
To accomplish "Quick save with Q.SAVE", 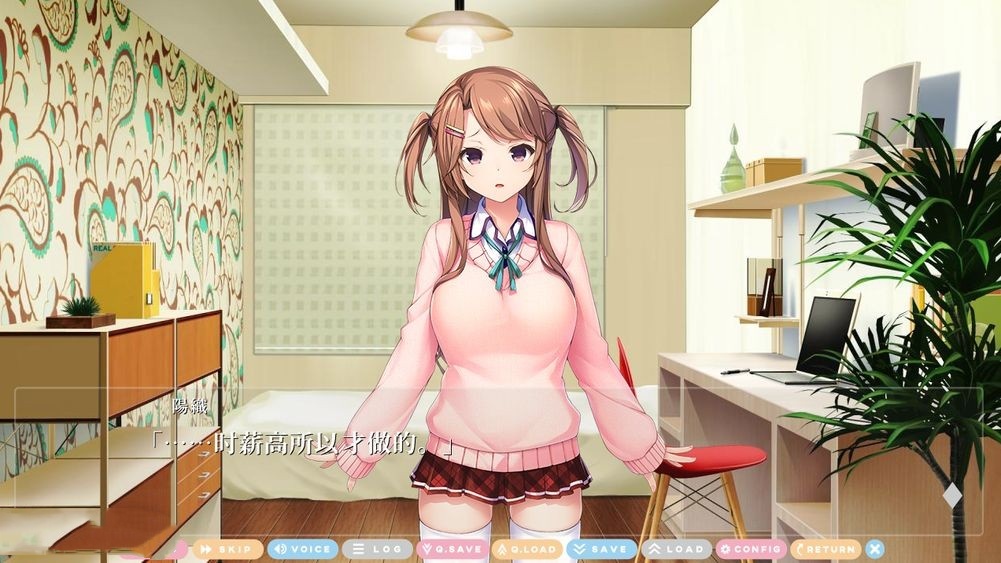I will [453, 549].
